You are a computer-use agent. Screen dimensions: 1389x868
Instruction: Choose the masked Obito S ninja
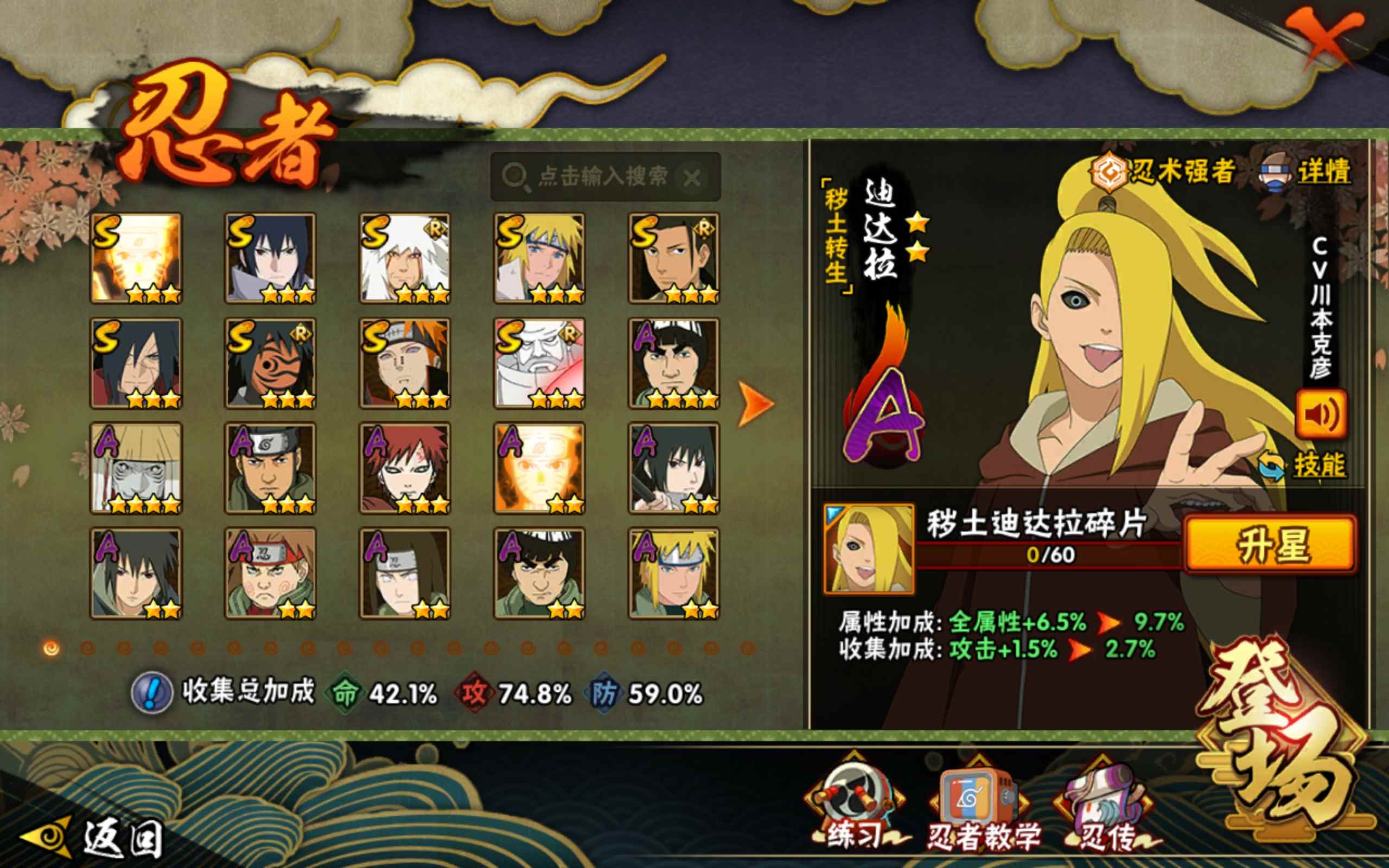[270, 363]
